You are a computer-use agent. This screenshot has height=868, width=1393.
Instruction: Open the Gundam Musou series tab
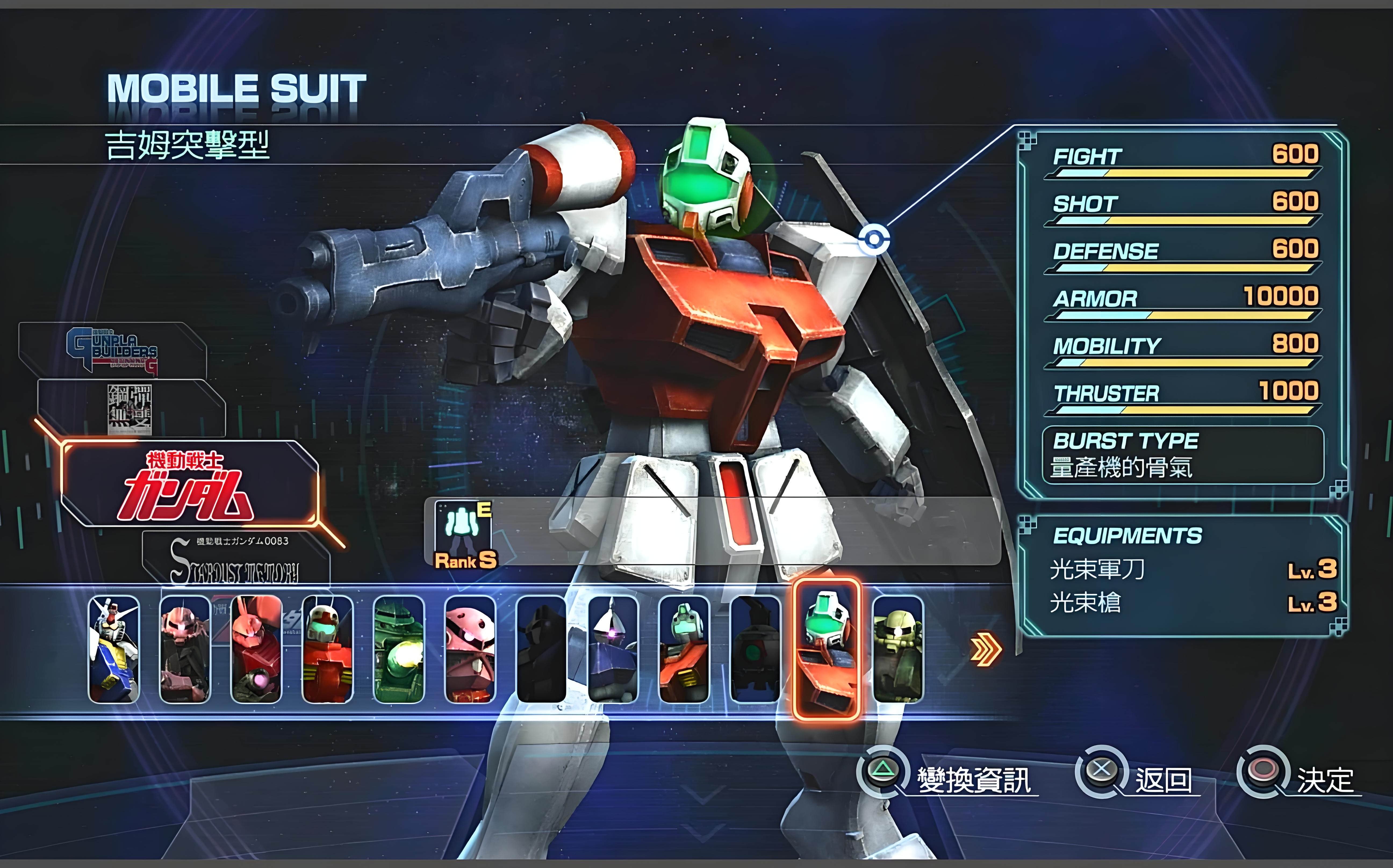130,409
